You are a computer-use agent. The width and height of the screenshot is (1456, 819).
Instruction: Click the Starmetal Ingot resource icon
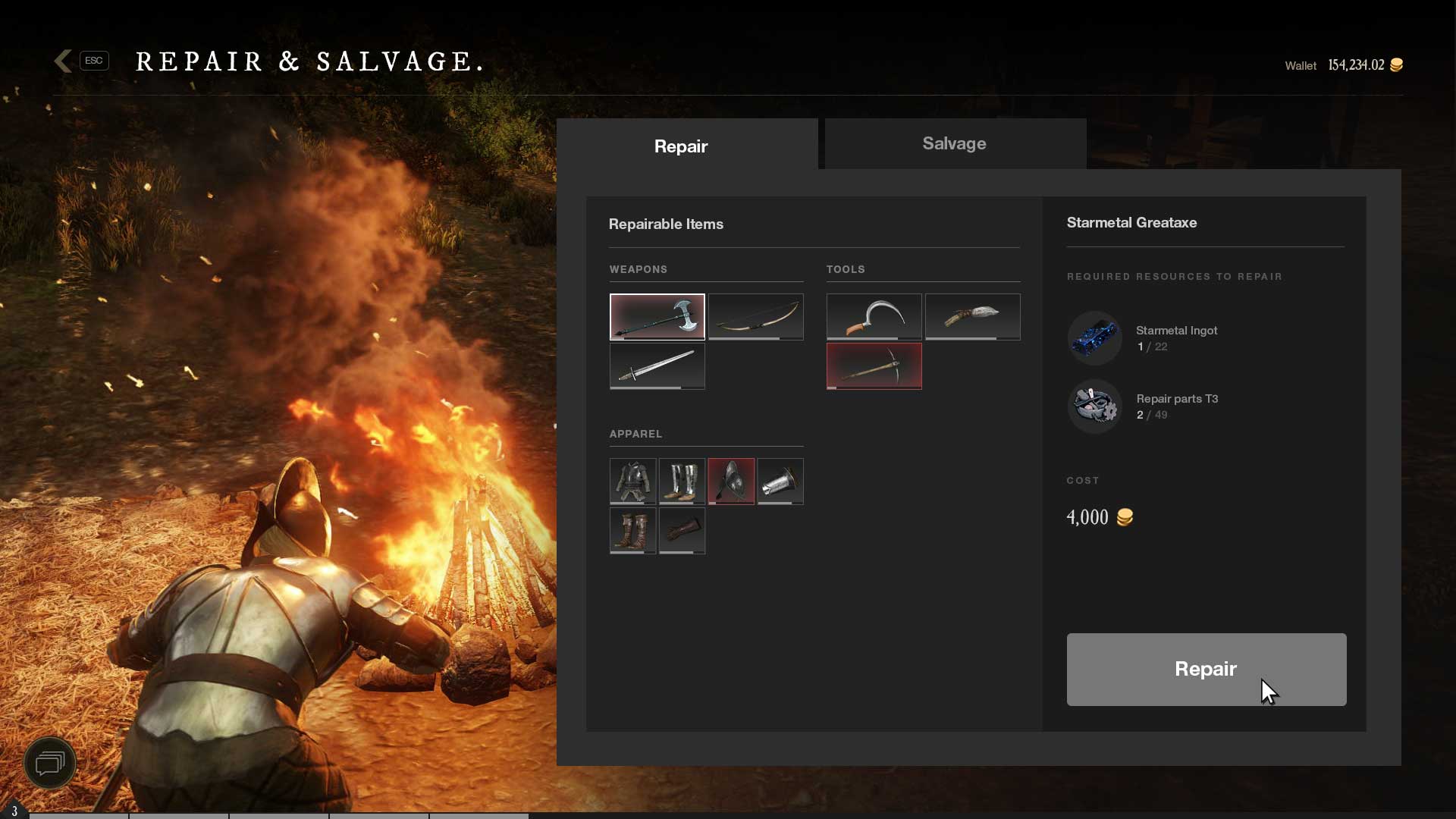pos(1094,338)
